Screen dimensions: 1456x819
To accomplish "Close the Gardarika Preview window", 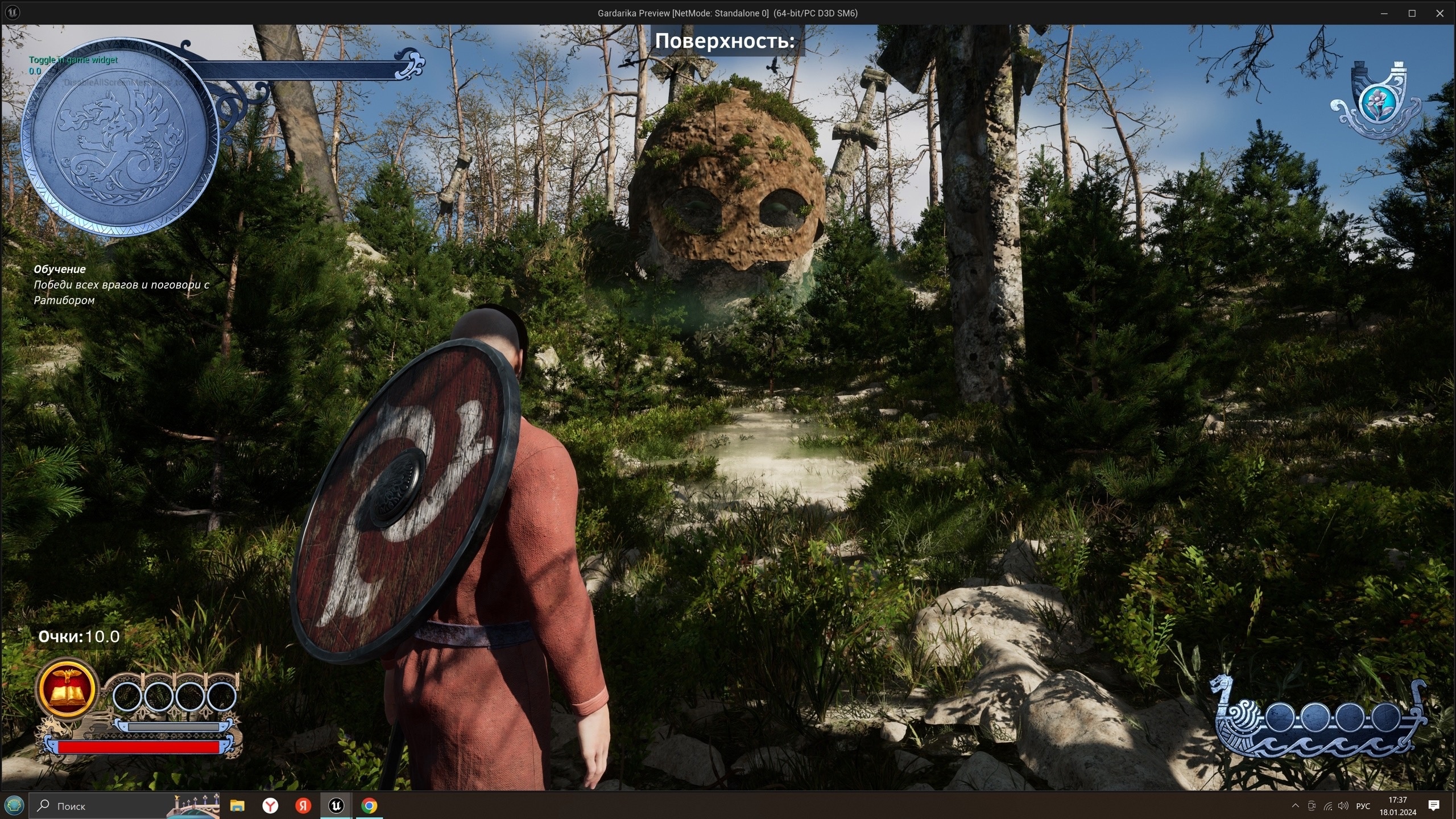I will click(x=1440, y=13).
